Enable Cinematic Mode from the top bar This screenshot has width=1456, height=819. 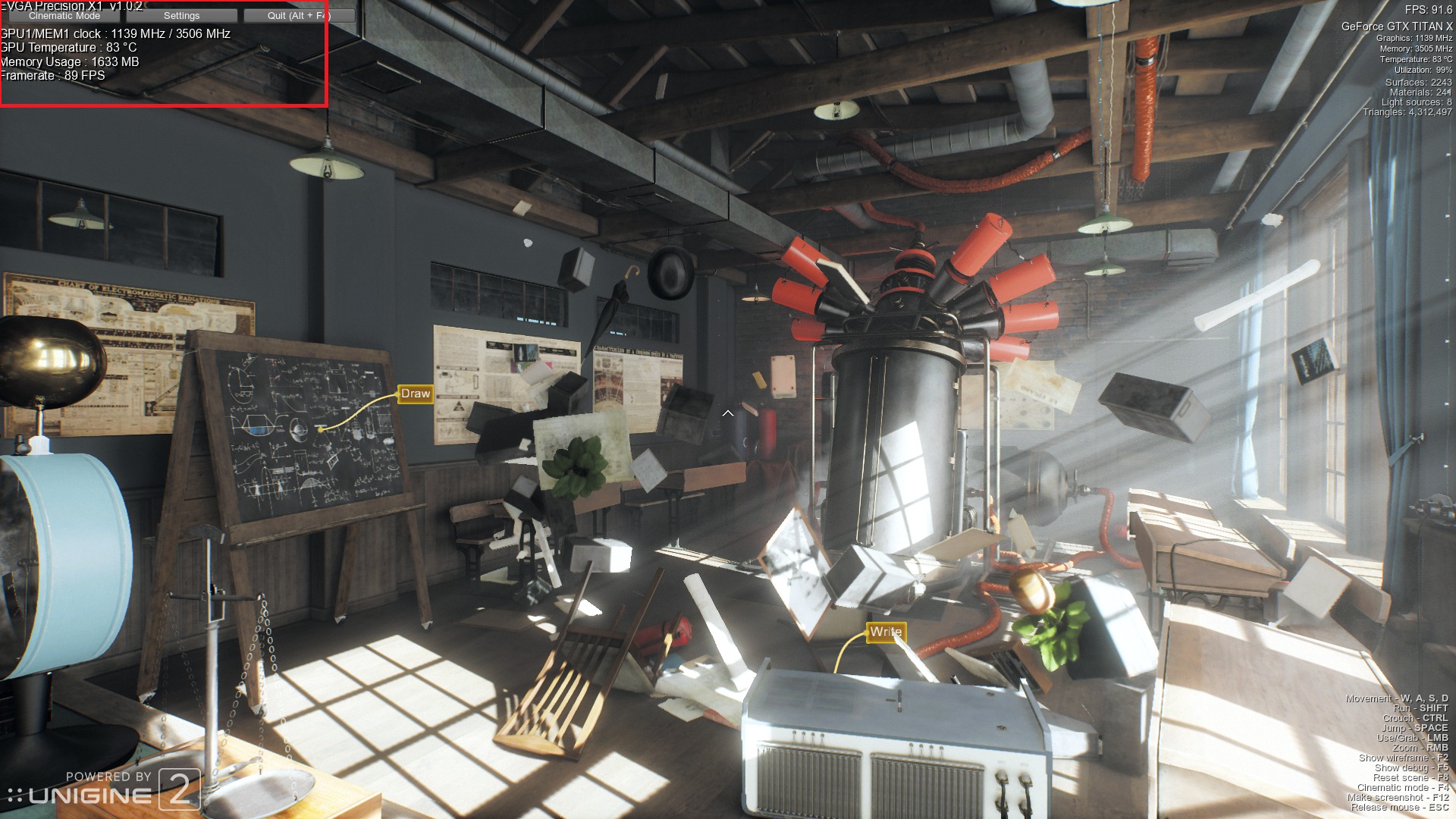coord(64,16)
